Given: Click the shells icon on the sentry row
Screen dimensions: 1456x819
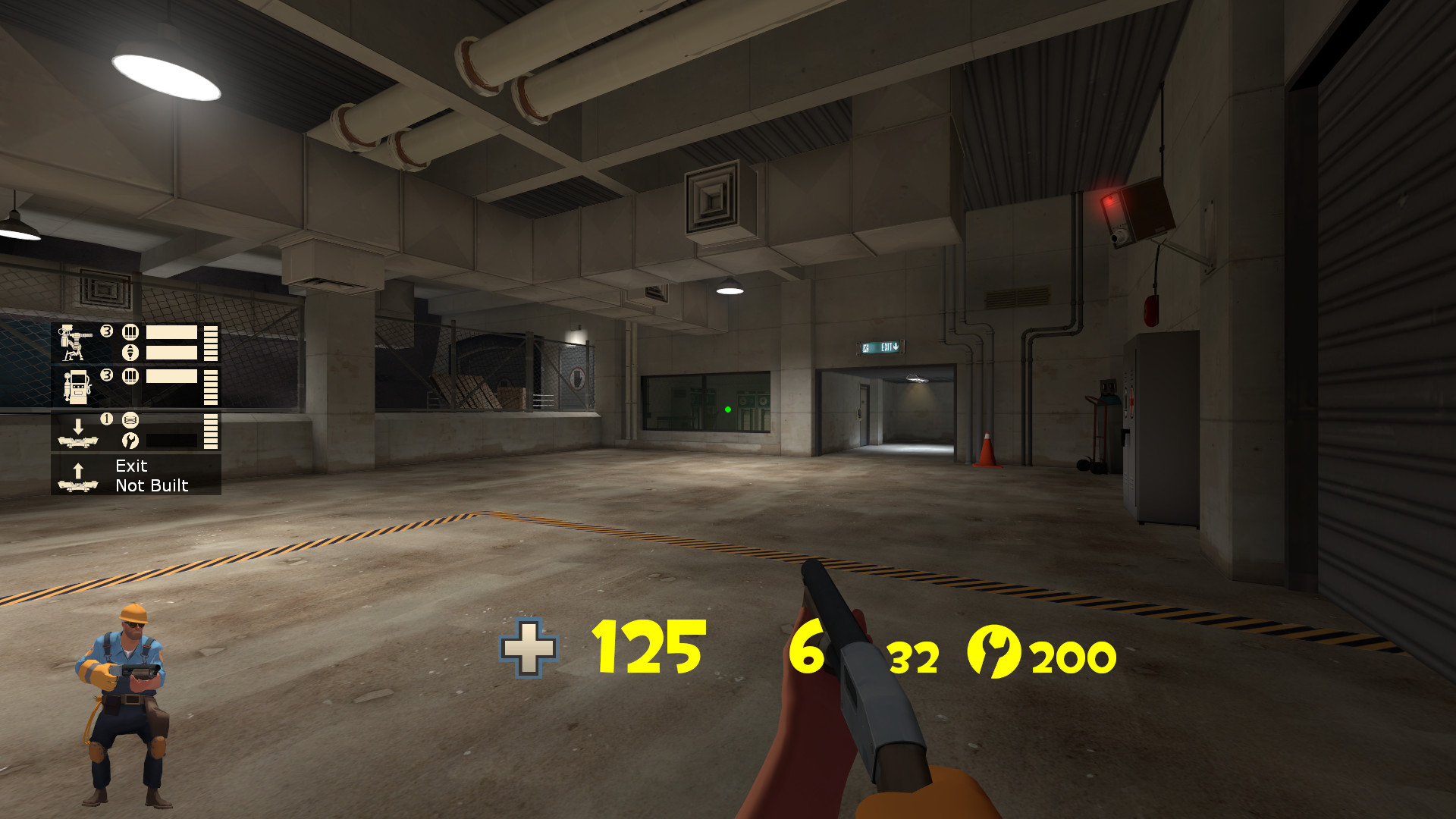Looking at the screenshot, I should click(131, 332).
